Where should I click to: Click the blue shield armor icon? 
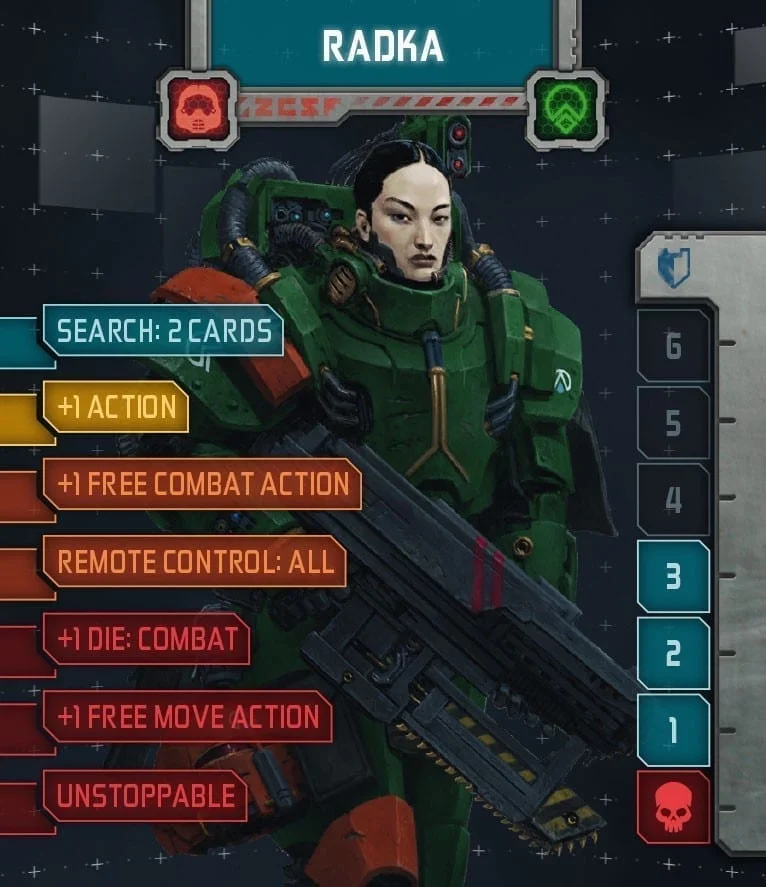point(673,269)
